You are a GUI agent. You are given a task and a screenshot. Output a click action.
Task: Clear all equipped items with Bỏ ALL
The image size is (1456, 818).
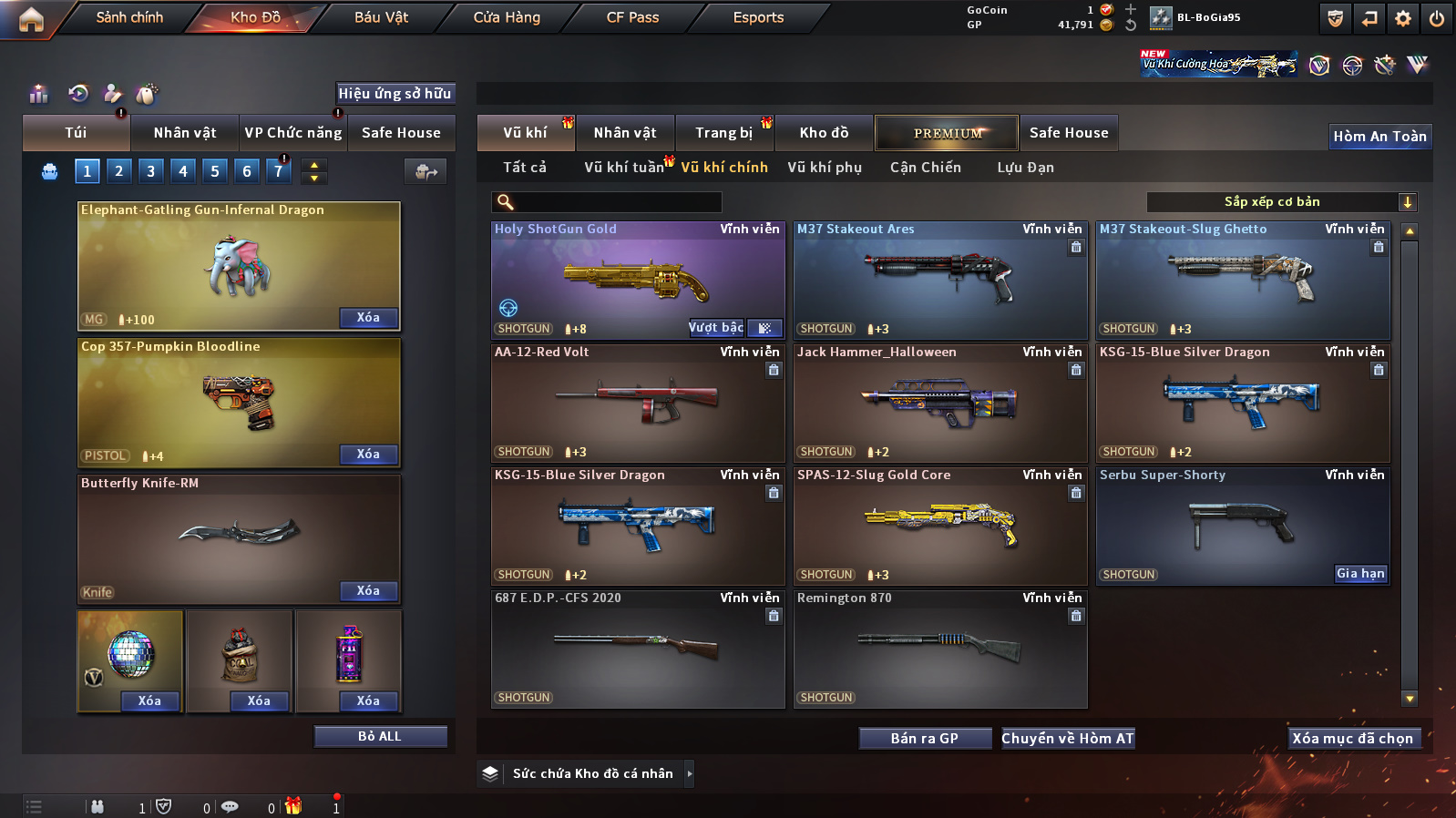(x=380, y=736)
